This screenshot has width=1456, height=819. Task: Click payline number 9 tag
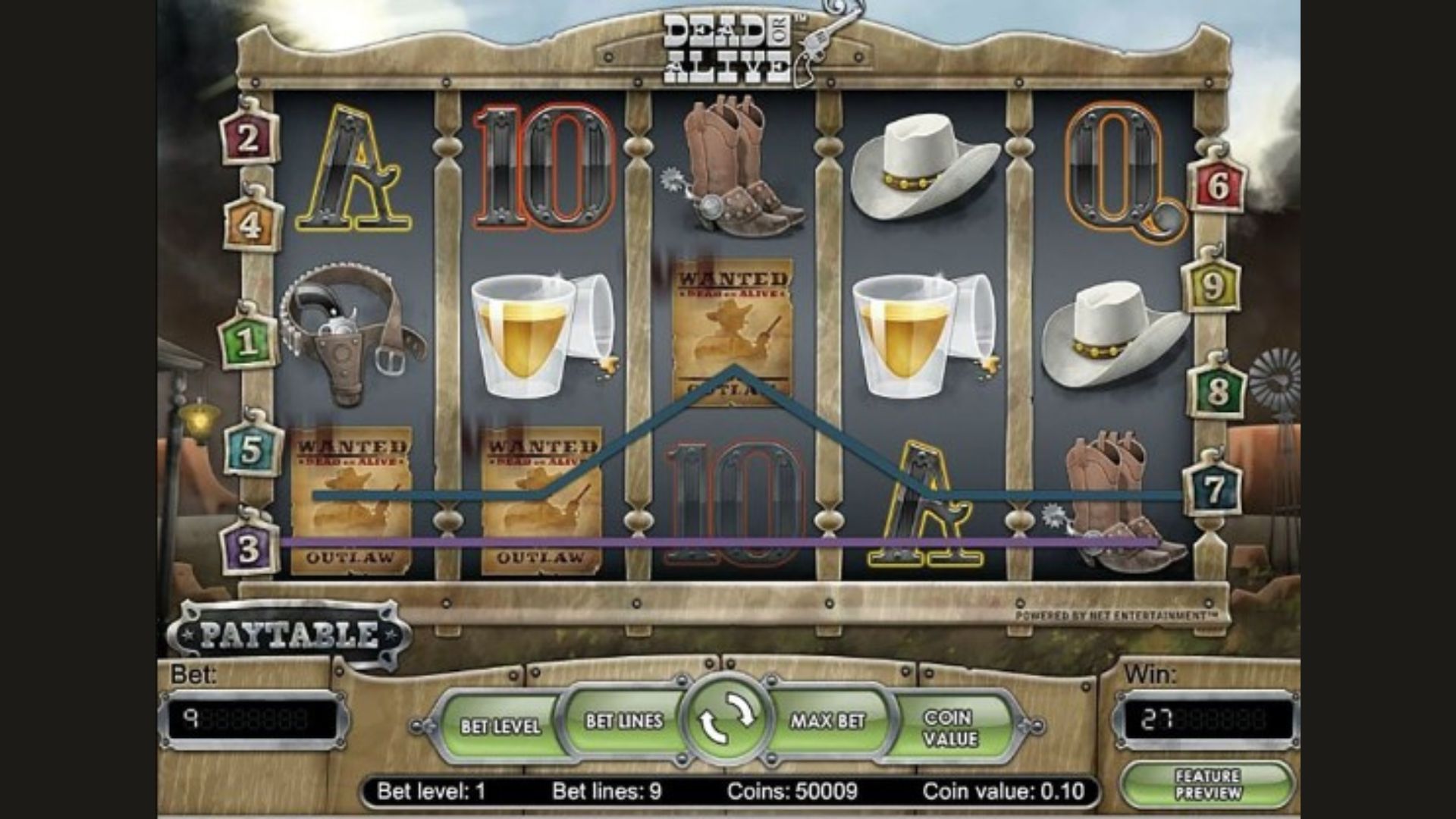pos(1212,287)
